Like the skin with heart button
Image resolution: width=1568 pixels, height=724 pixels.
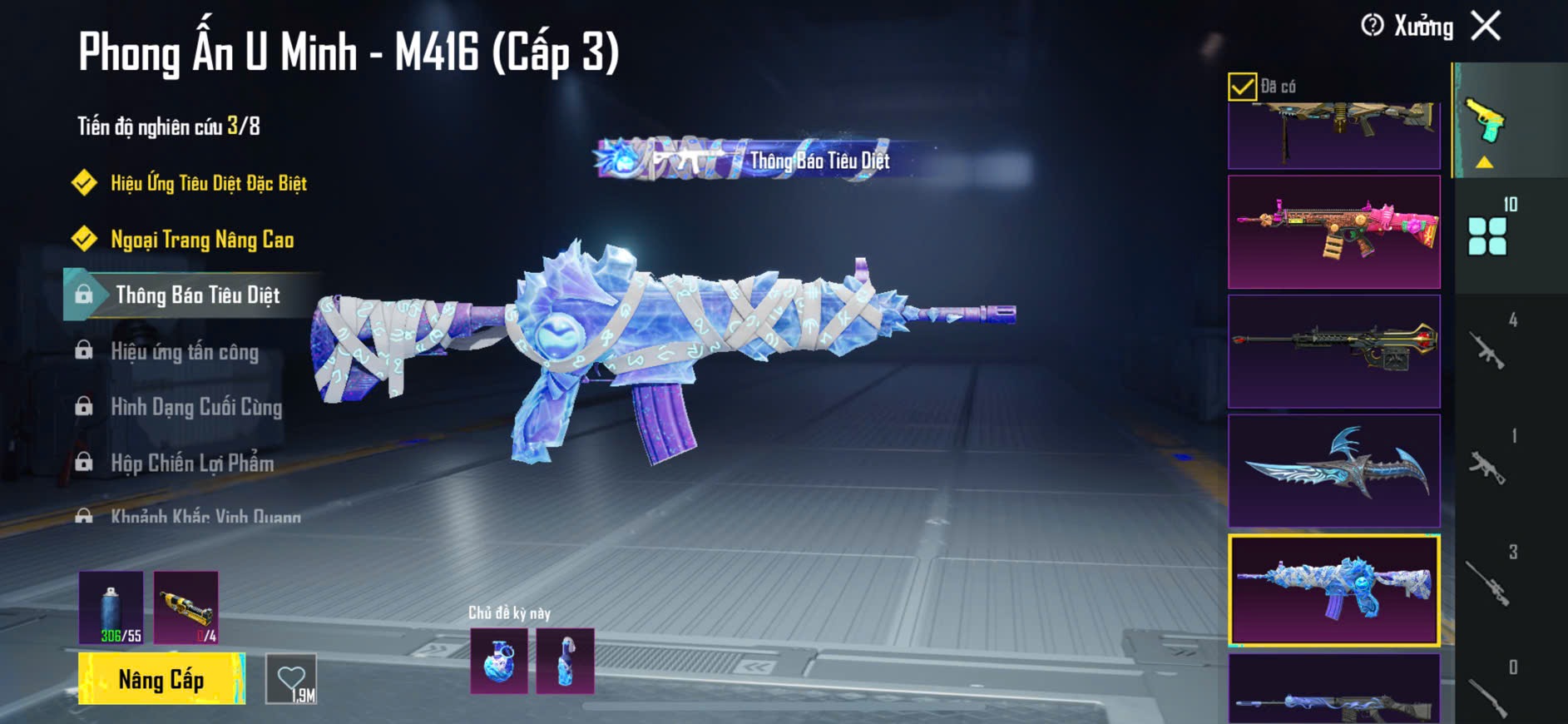[x=291, y=679]
